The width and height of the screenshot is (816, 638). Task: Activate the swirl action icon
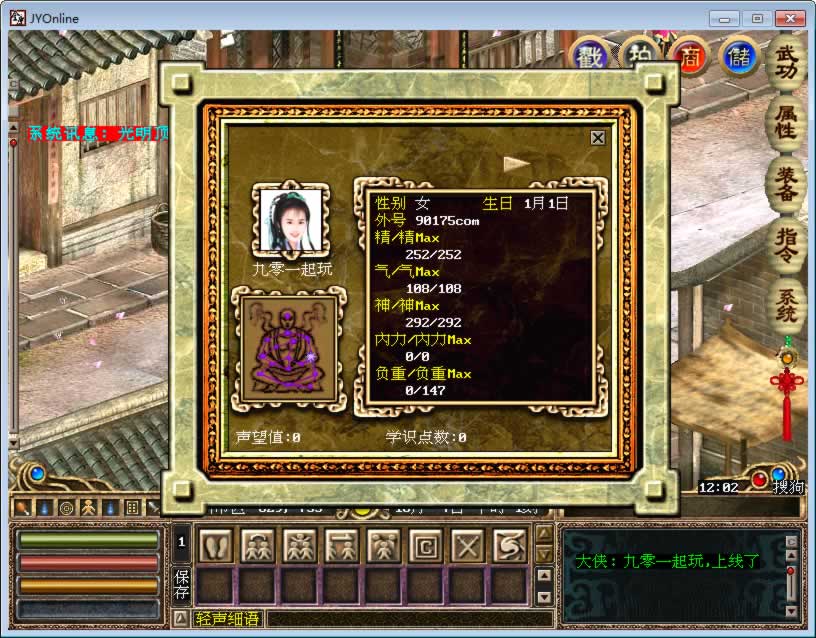tap(509, 545)
